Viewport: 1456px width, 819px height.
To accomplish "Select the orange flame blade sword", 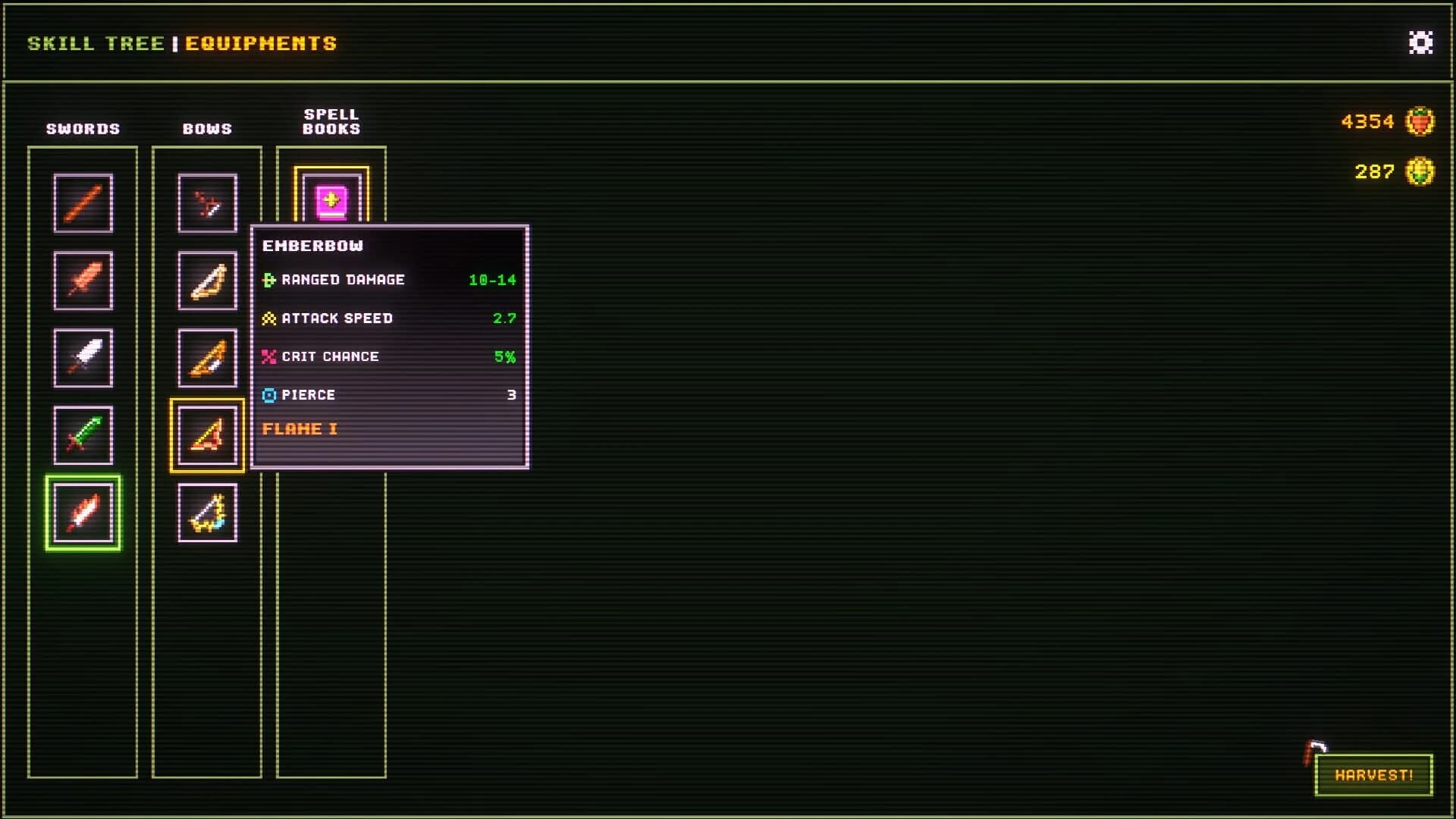I will tap(83, 280).
